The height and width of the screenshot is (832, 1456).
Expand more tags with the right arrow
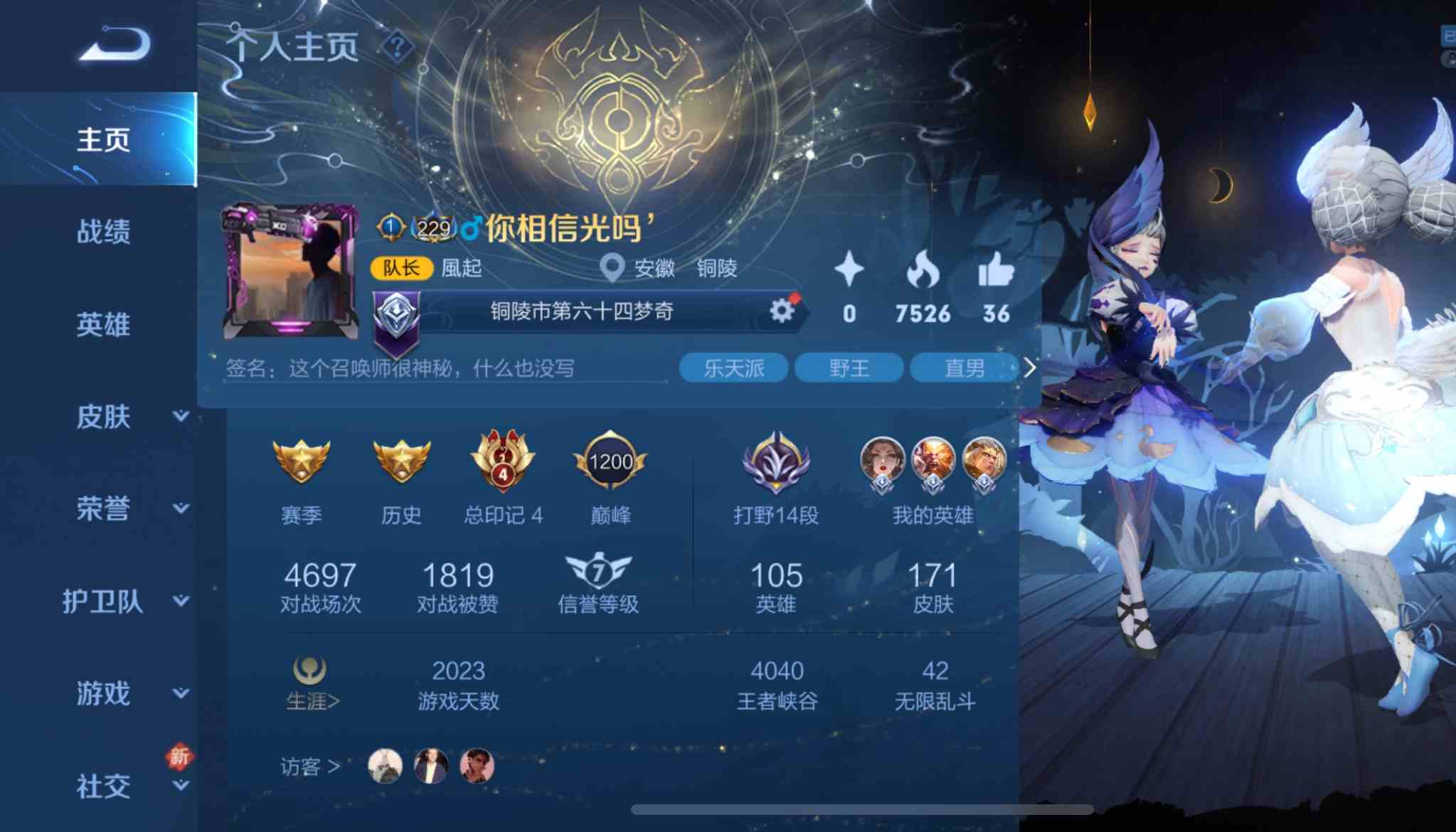[x=1031, y=366]
